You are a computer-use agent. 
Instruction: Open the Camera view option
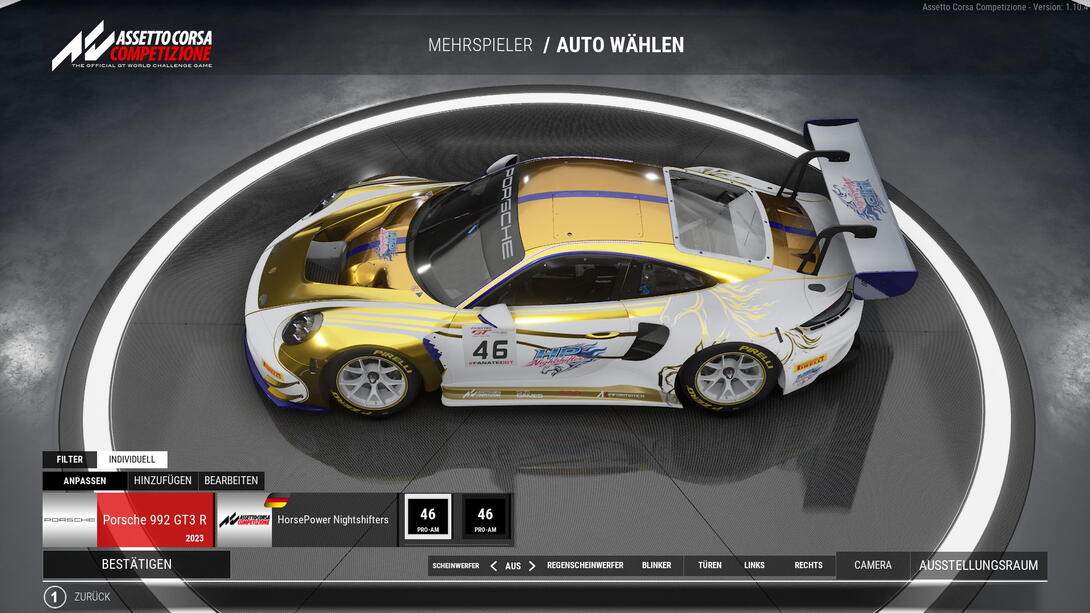(x=873, y=565)
